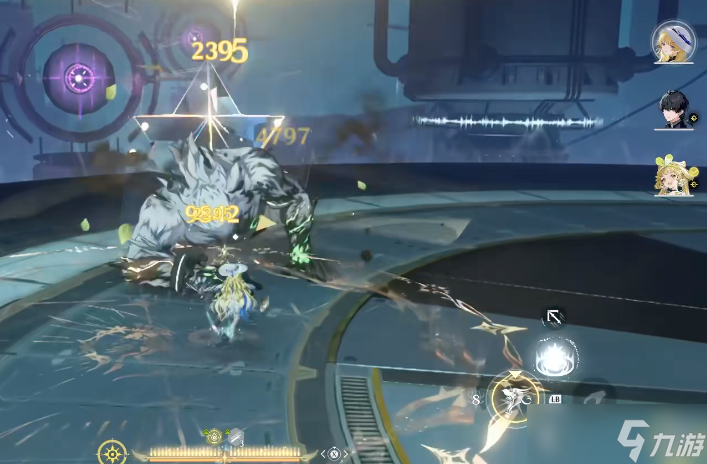Image resolution: width=707 pixels, height=464 pixels.
Task: Tap the diagonal arrow icon above skills
Action: tap(551, 318)
